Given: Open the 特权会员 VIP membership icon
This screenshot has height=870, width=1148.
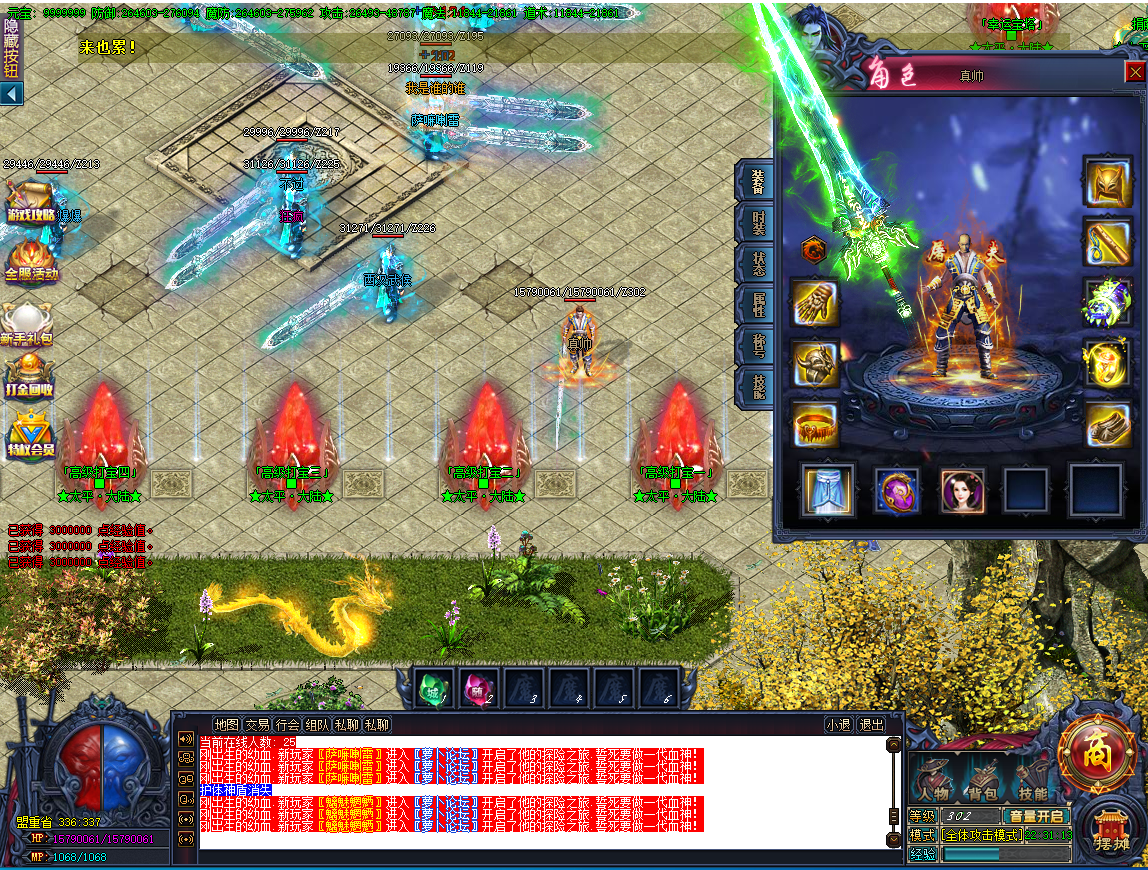Looking at the screenshot, I should point(32,435).
